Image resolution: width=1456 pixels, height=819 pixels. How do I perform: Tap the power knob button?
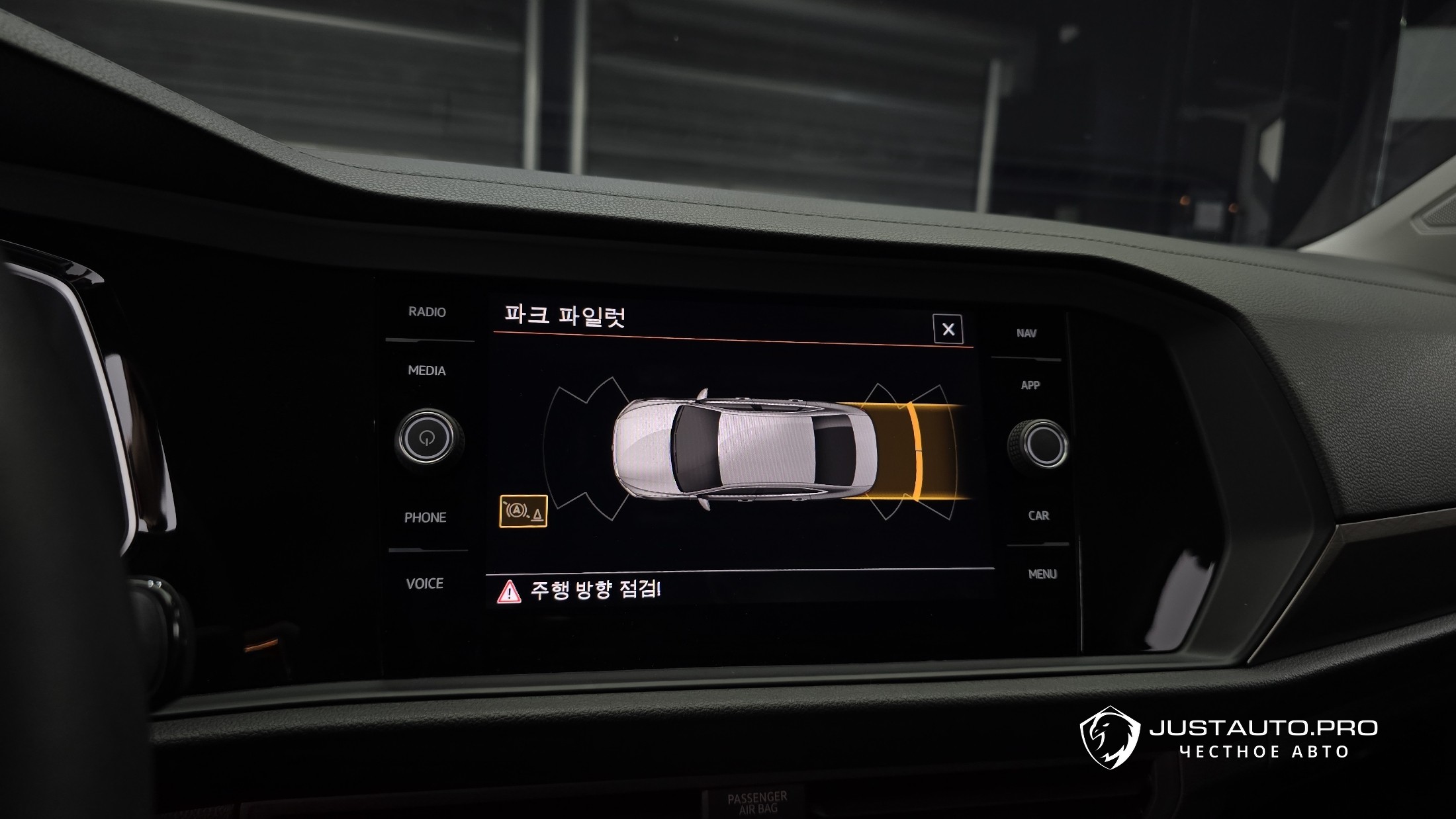coord(428,438)
